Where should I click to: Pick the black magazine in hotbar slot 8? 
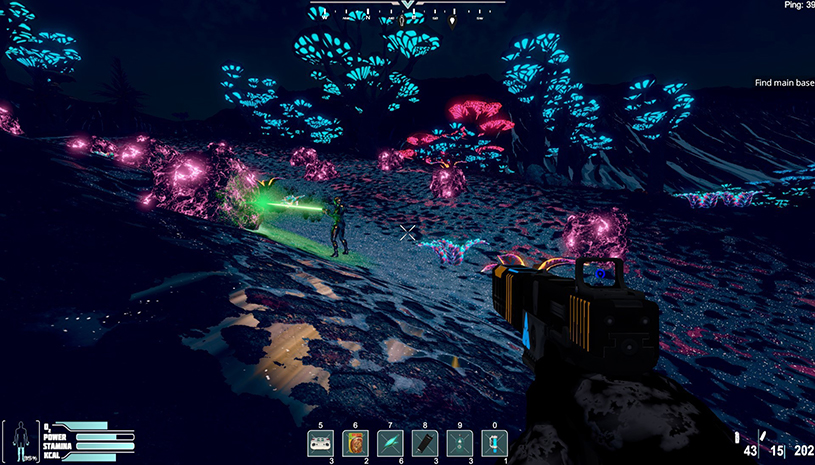pos(424,443)
